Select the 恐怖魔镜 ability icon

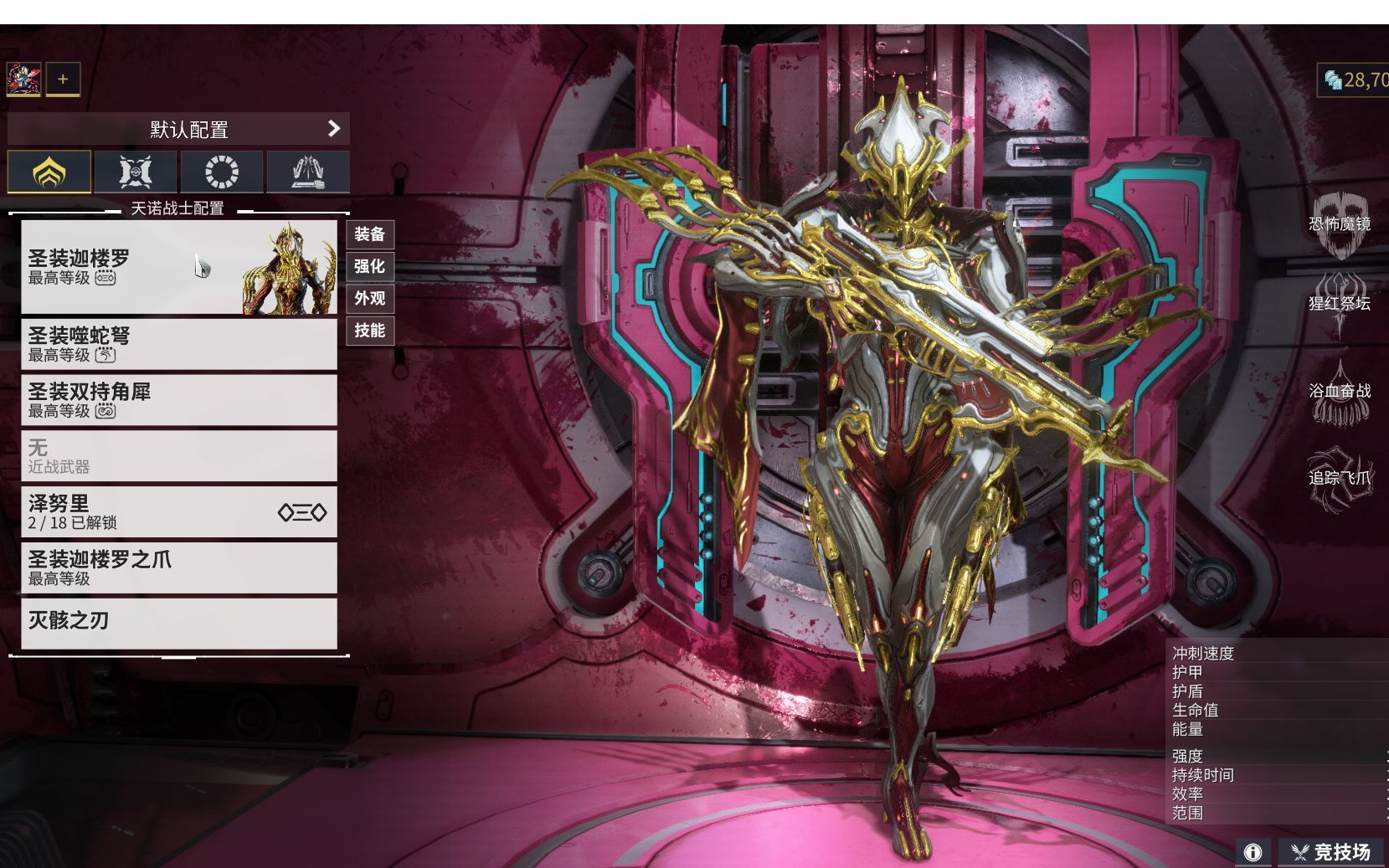pos(1340,224)
